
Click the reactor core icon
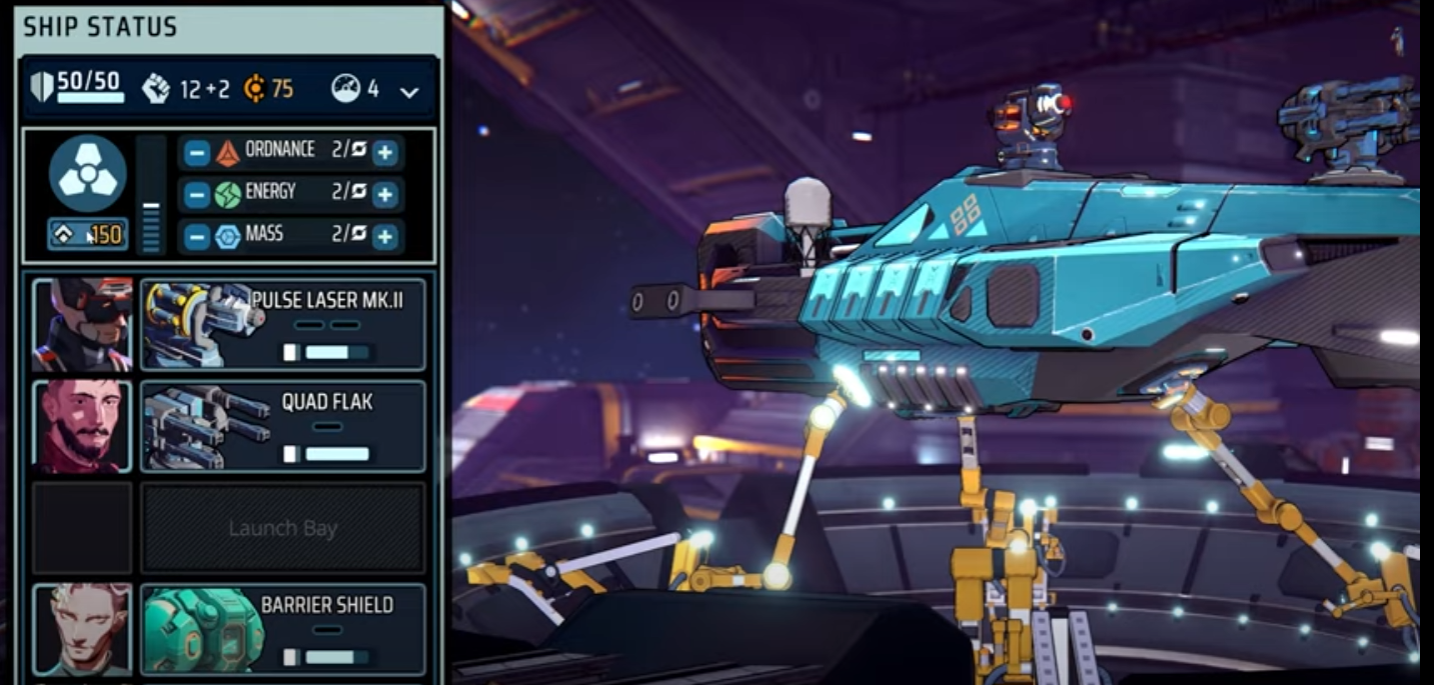coord(87,173)
